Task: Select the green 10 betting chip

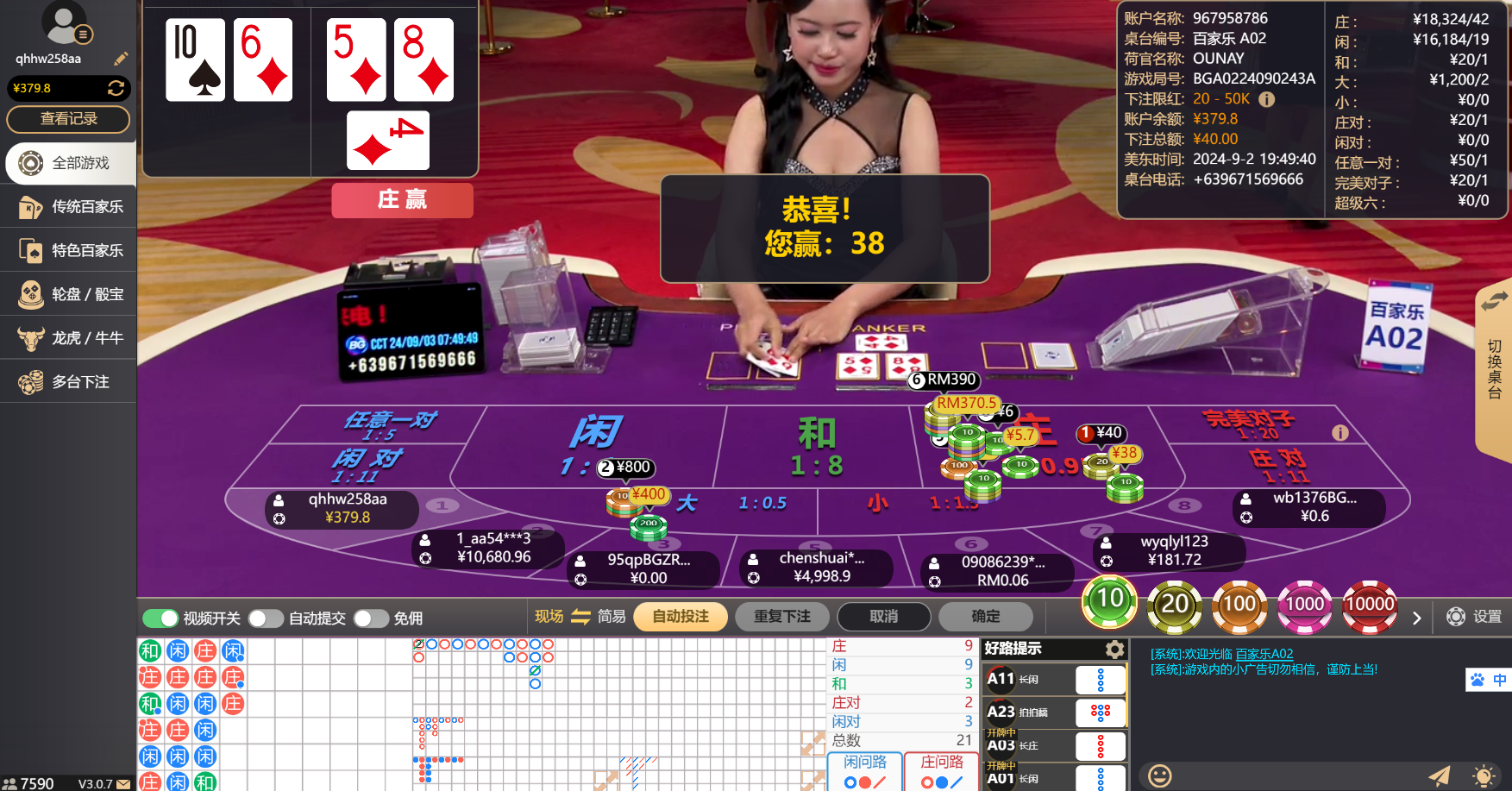Action: tap(1109, 604)
